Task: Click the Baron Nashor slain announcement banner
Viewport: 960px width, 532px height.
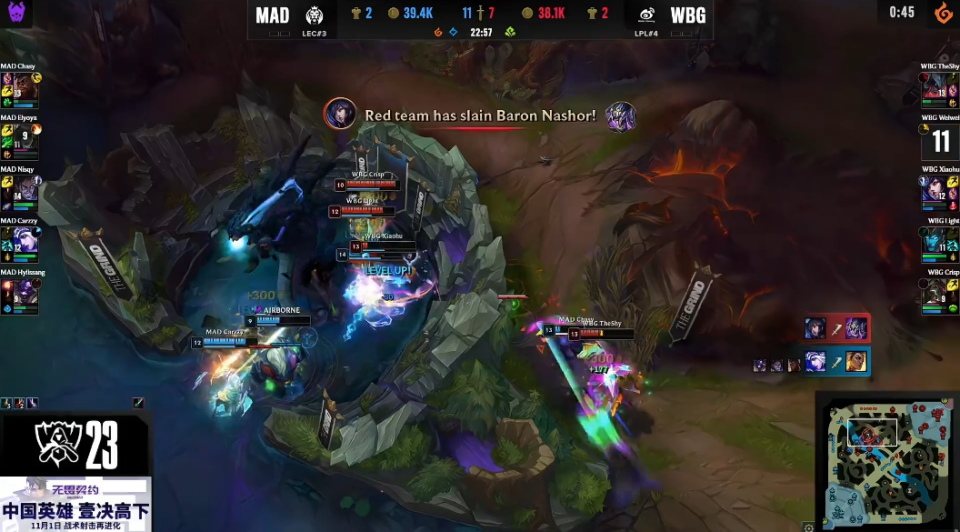Action: (480, 116)
